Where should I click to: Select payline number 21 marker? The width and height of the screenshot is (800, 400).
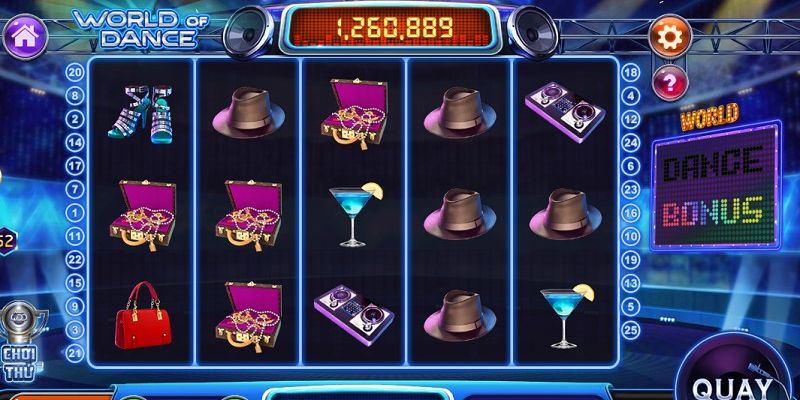[x=74, y=352]
